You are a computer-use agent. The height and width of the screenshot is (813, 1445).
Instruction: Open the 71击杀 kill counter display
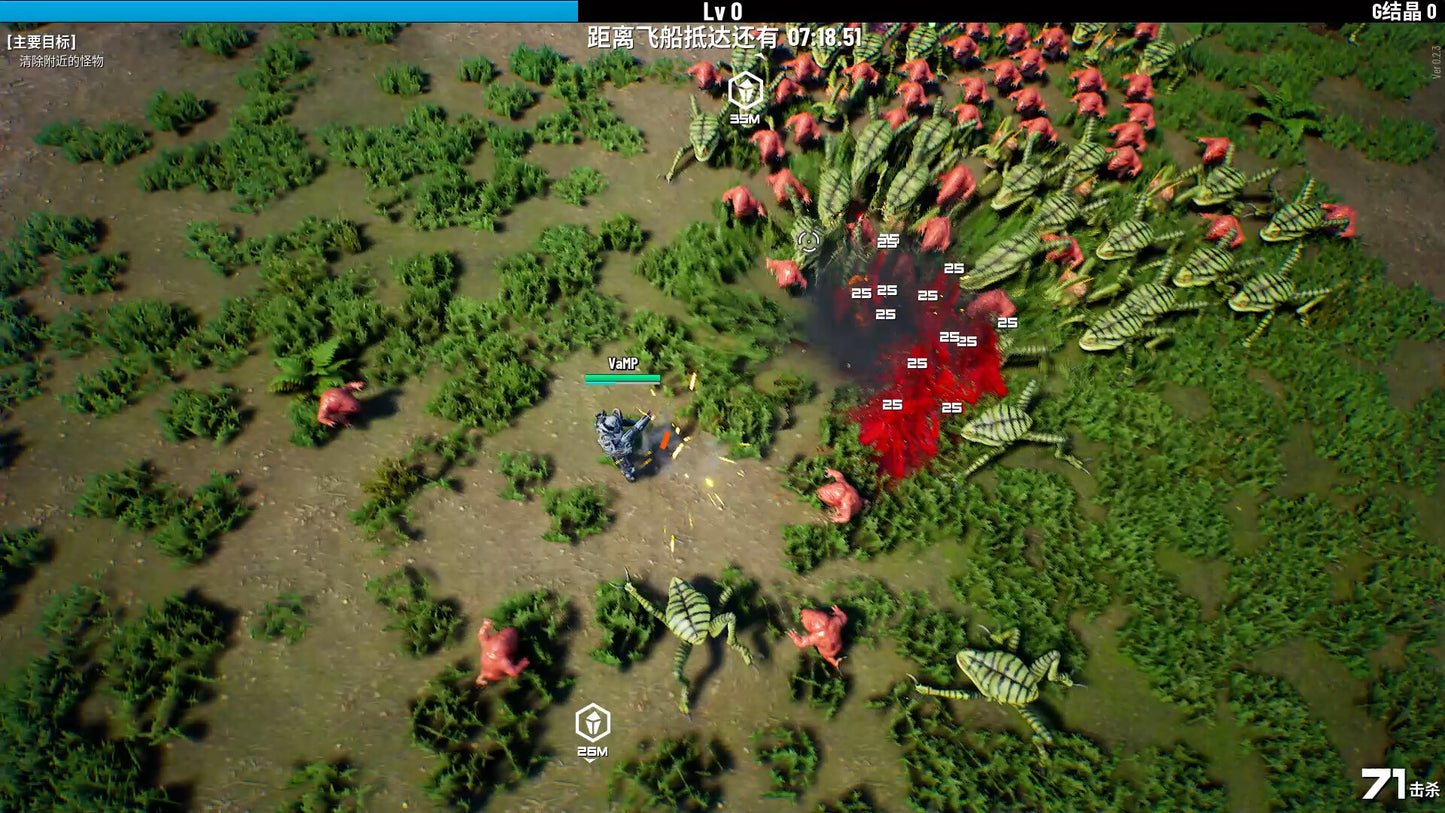point(1398,786)
